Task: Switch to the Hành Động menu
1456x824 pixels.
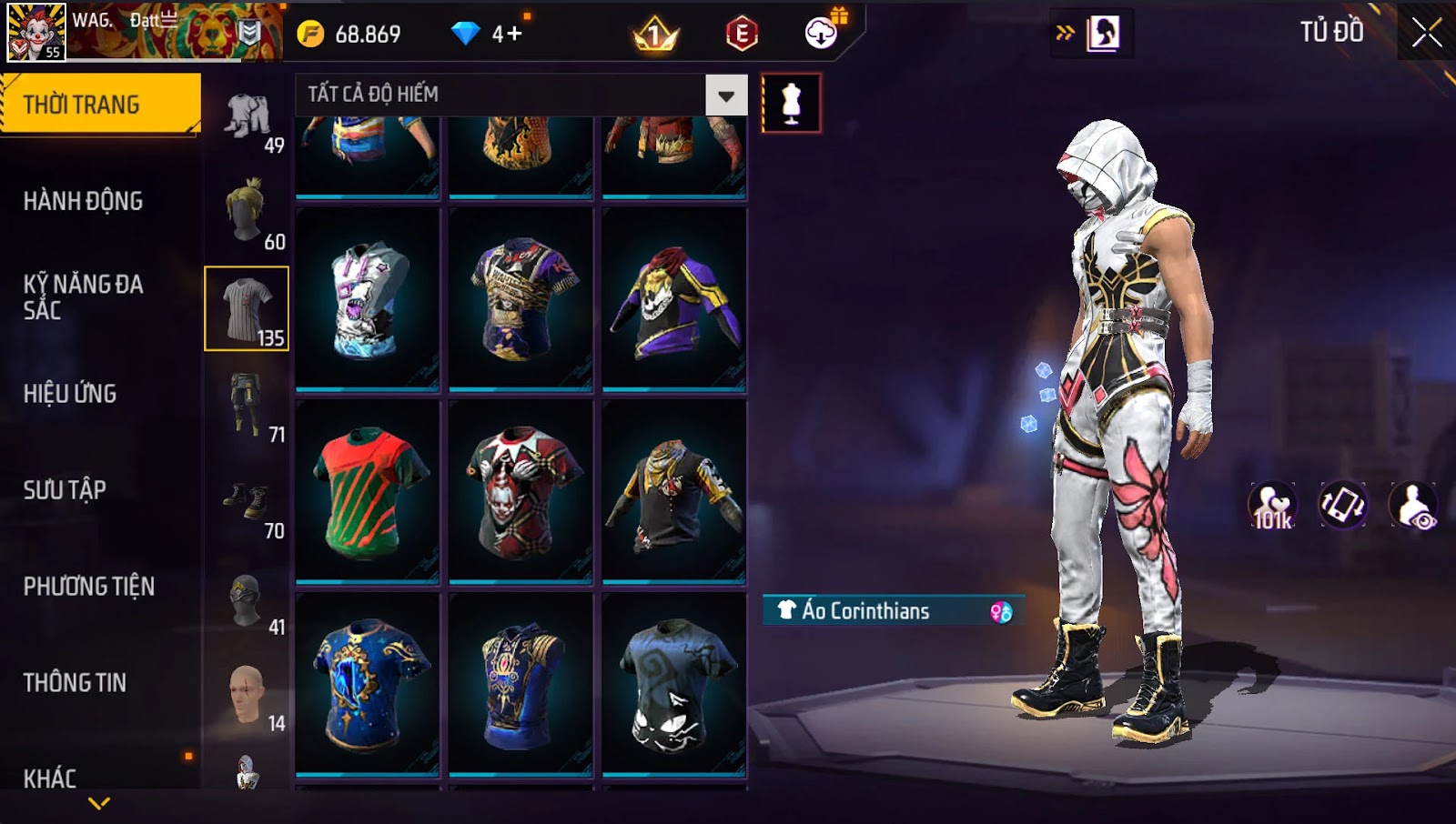Action: [83, 201]
